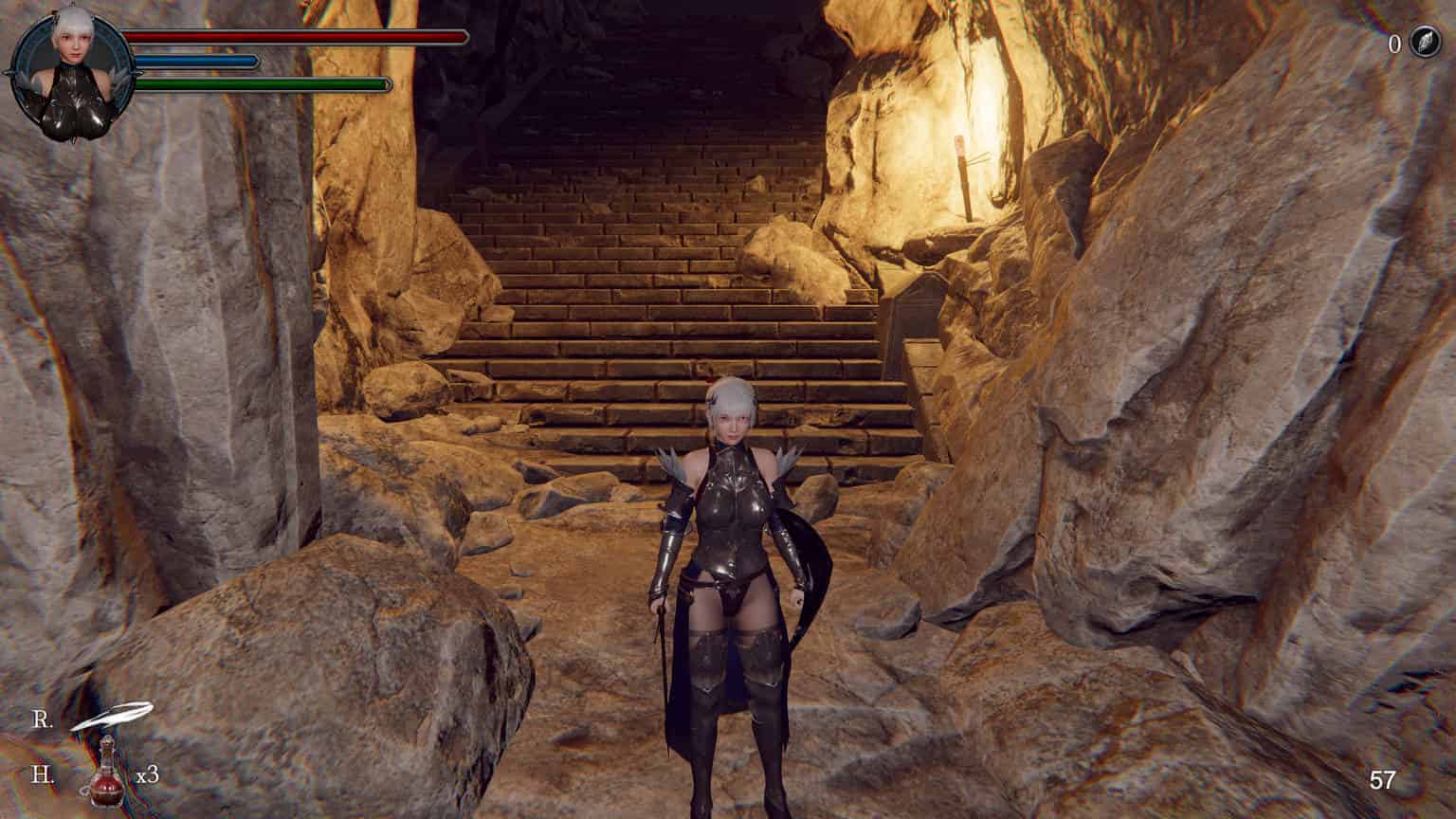Select the white feather item slot
This screenshot has width=1456, height=819.
click(x=110, y=716)
